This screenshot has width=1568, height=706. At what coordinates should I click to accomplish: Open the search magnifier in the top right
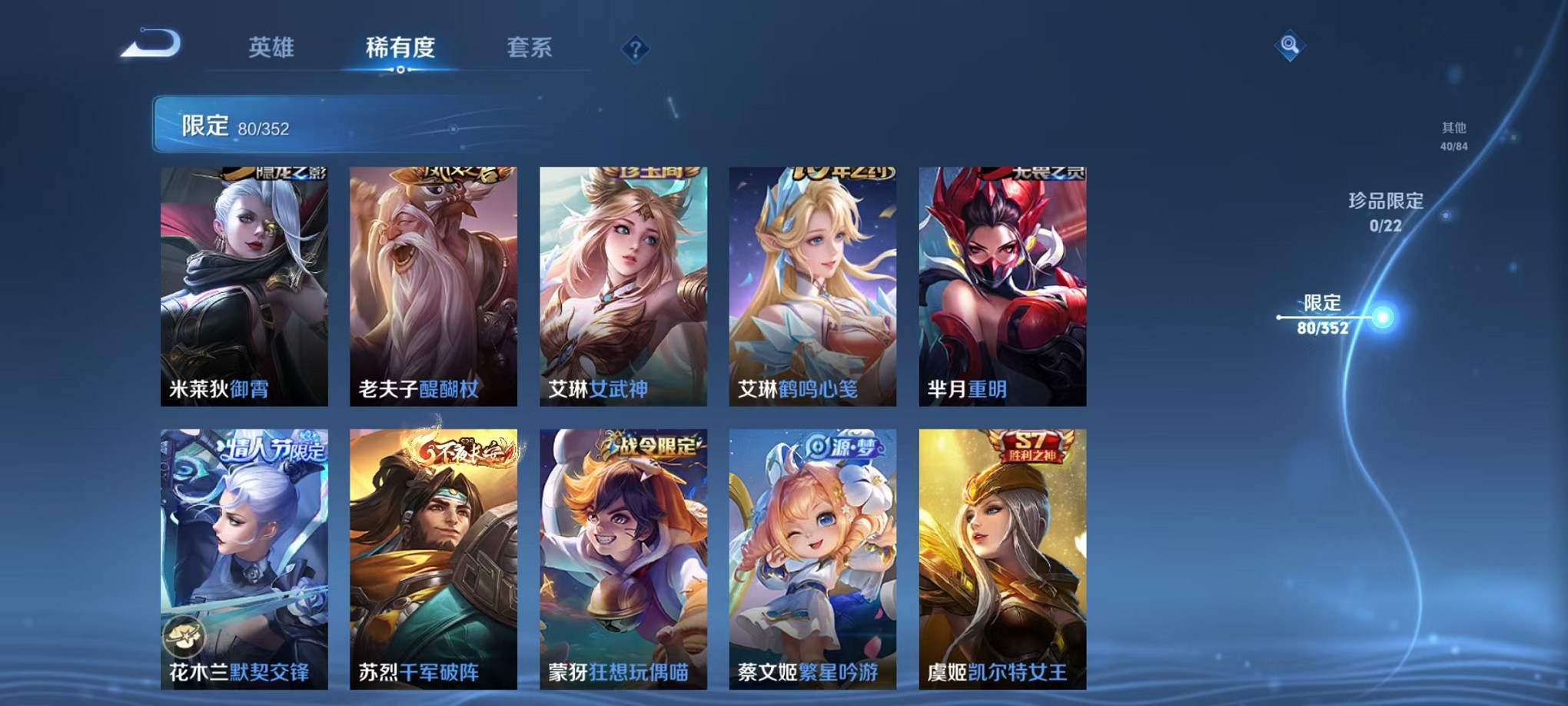[x=1291, y=44]
